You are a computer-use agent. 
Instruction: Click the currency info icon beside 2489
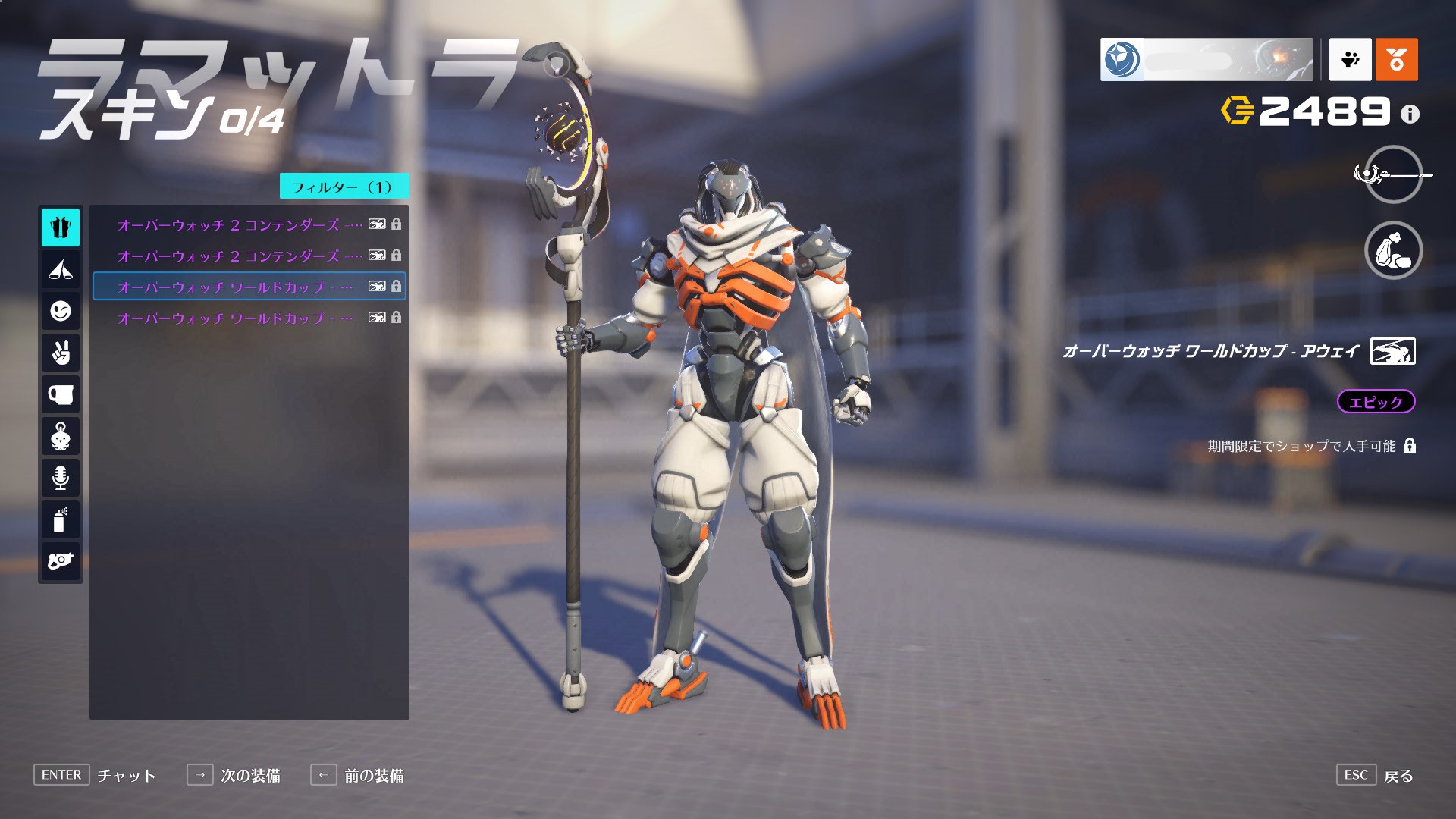tap(1410, 115)
